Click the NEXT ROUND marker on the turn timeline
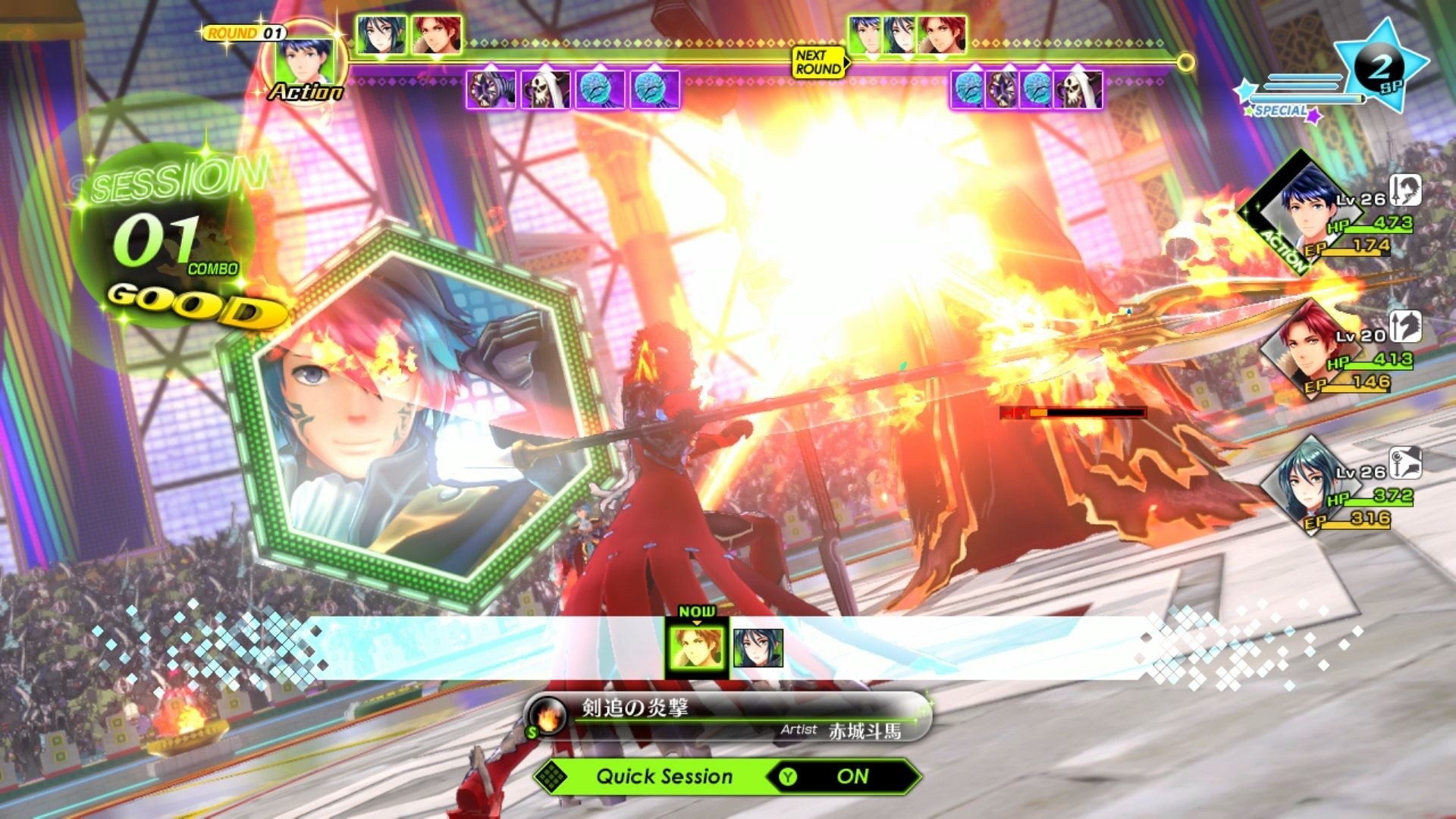This screenshot has height=819, width=1456. tap(818, 62)
